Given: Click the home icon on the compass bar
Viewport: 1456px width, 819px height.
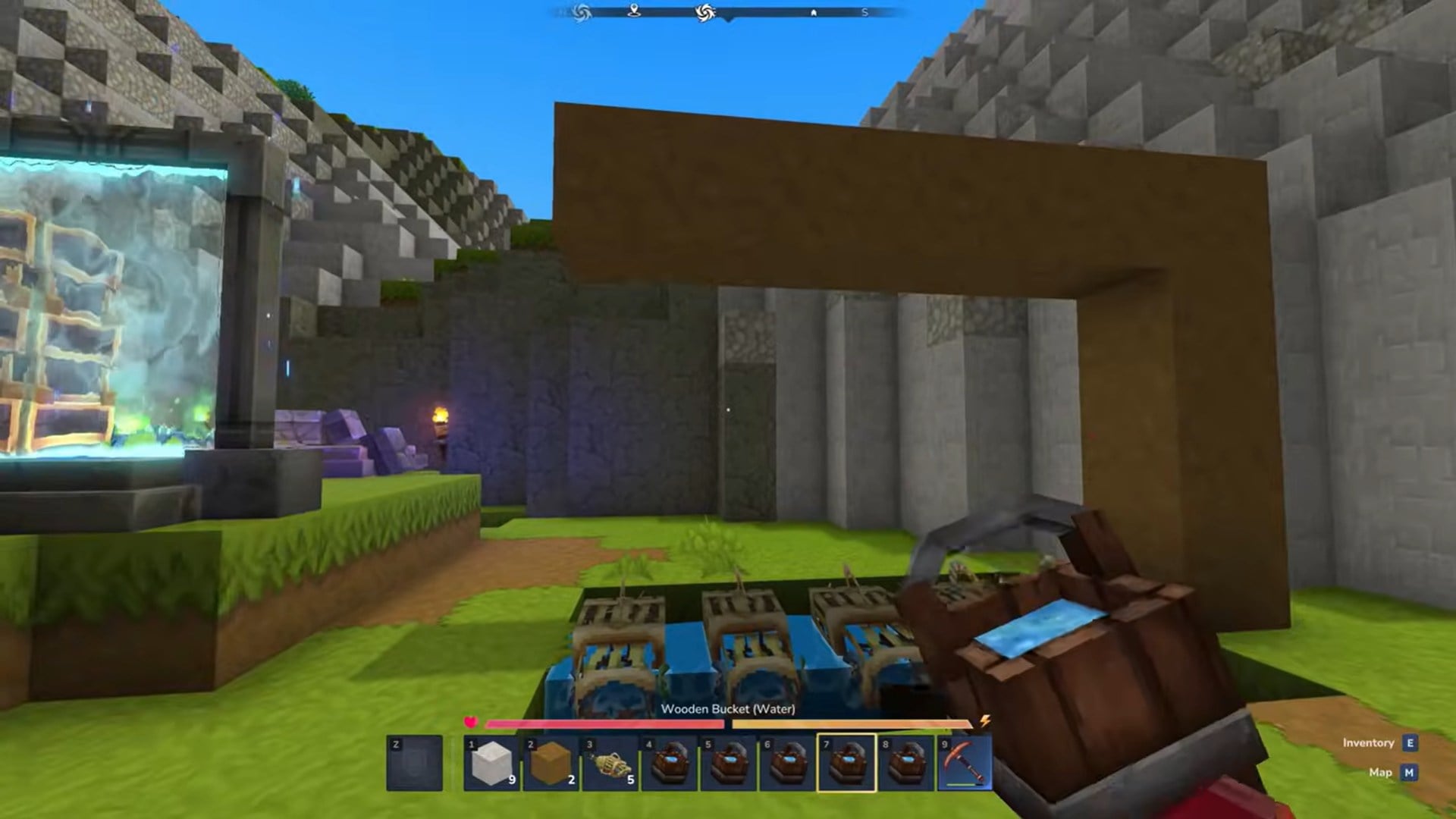Looking at the screenshot, I should pos(813,12).
